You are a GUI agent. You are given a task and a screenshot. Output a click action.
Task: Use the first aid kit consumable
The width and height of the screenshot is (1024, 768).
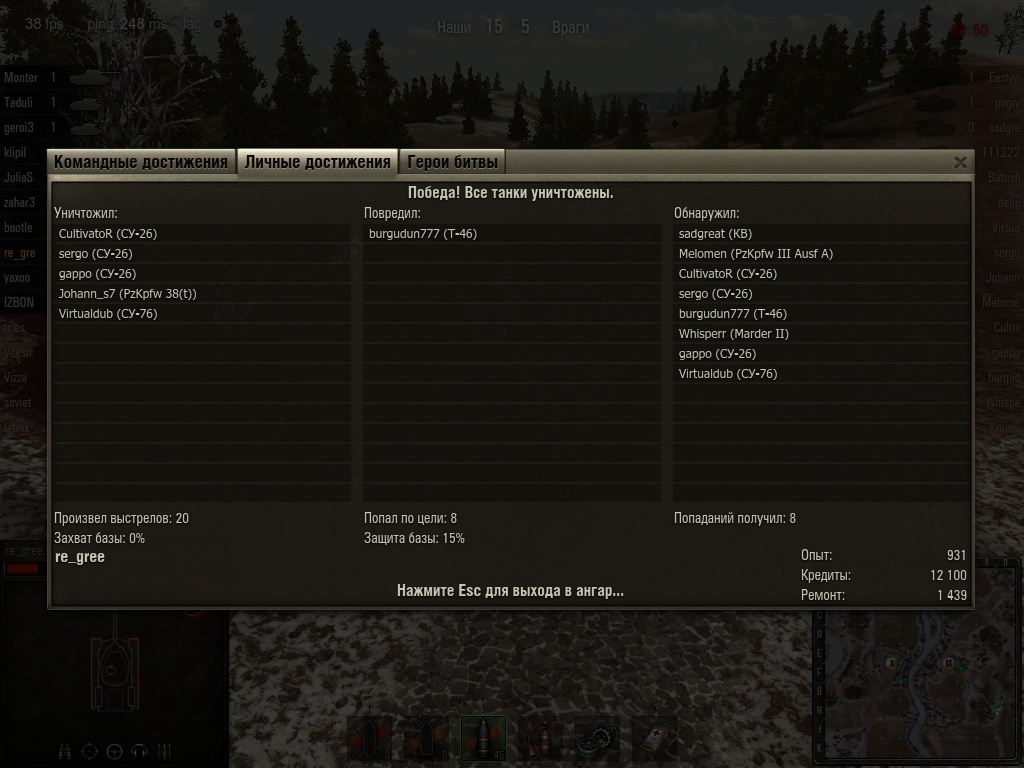pyautogui.click(x=654, y=738)
